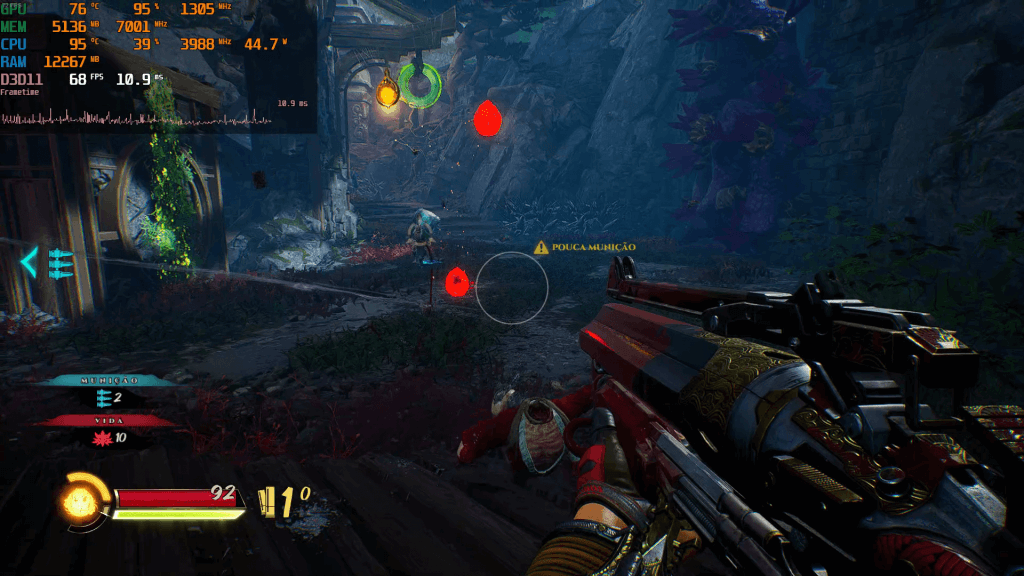The height and width of the screenshot is (576, 1024).
Task: Select the Vida pickup notification
Action: (107, 429)
